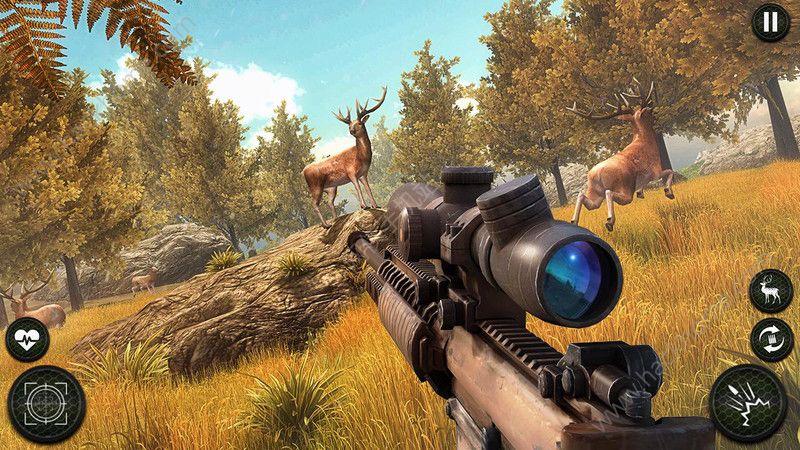Activate the scope crosshair aim button
This screenshot has height=450, width=800.
(45, 403)
